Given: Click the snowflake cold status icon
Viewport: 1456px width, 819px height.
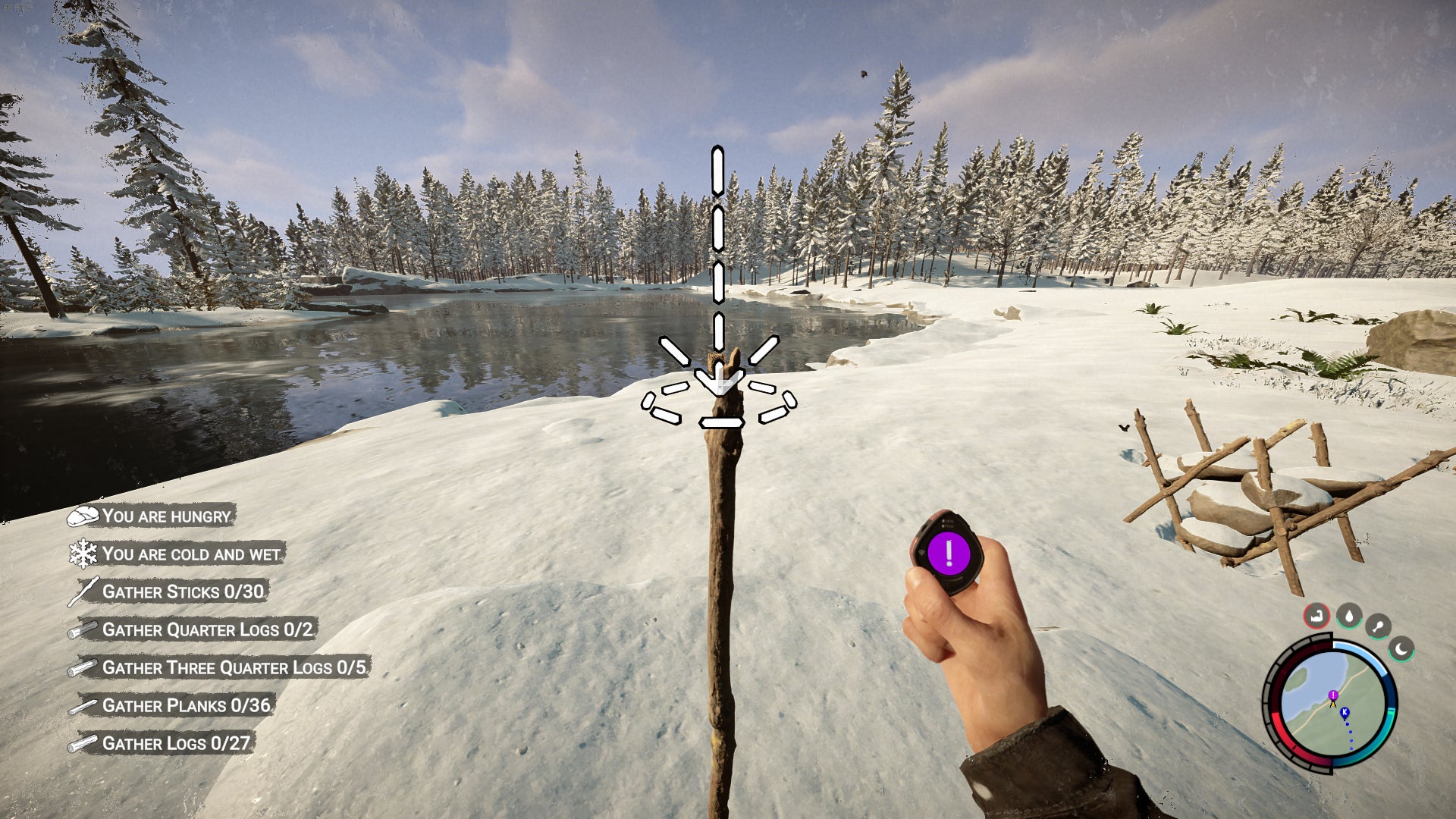Looking at the screenshot, I should [85, 554].
